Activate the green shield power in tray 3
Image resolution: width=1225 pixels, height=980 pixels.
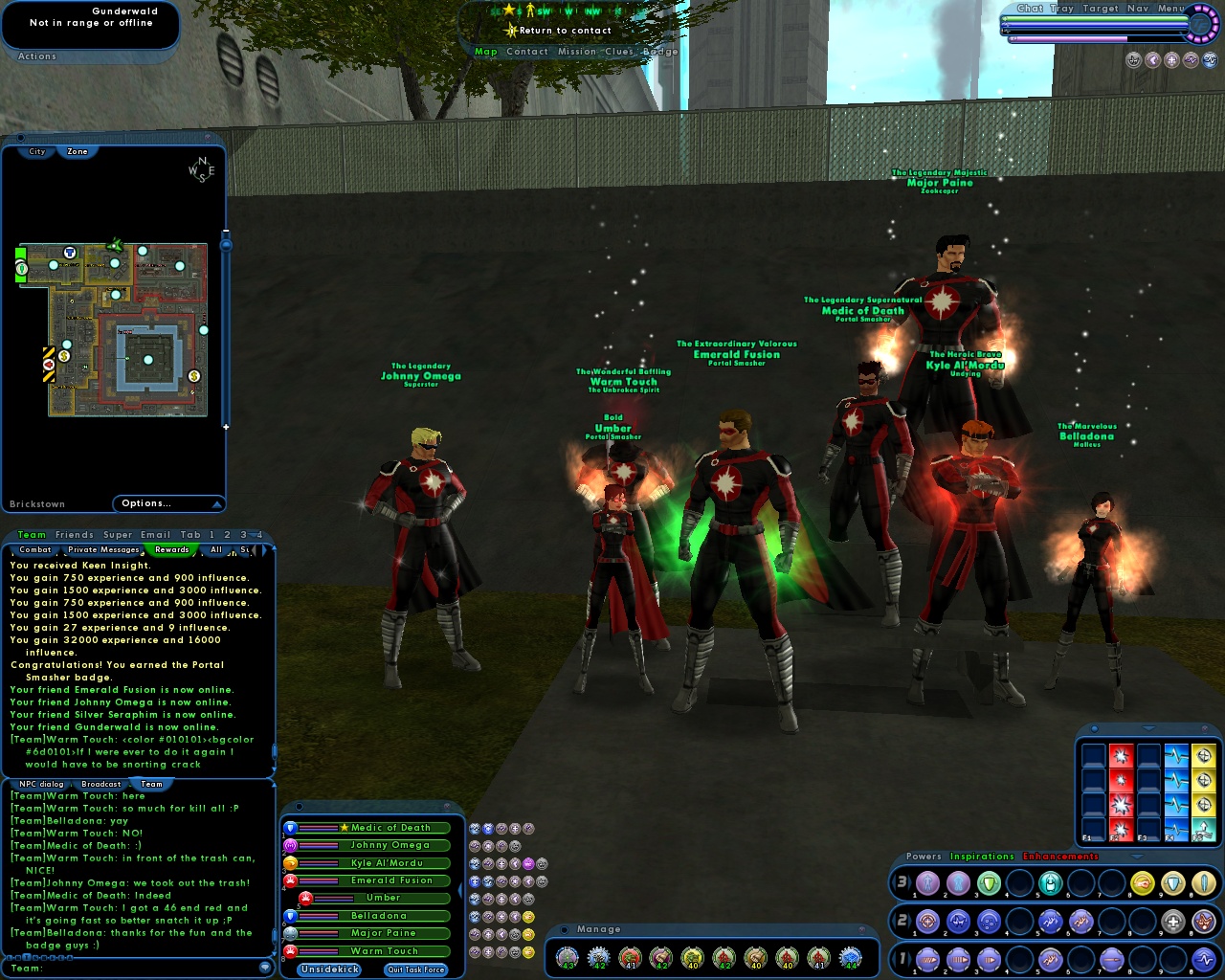tap(988, 882)
